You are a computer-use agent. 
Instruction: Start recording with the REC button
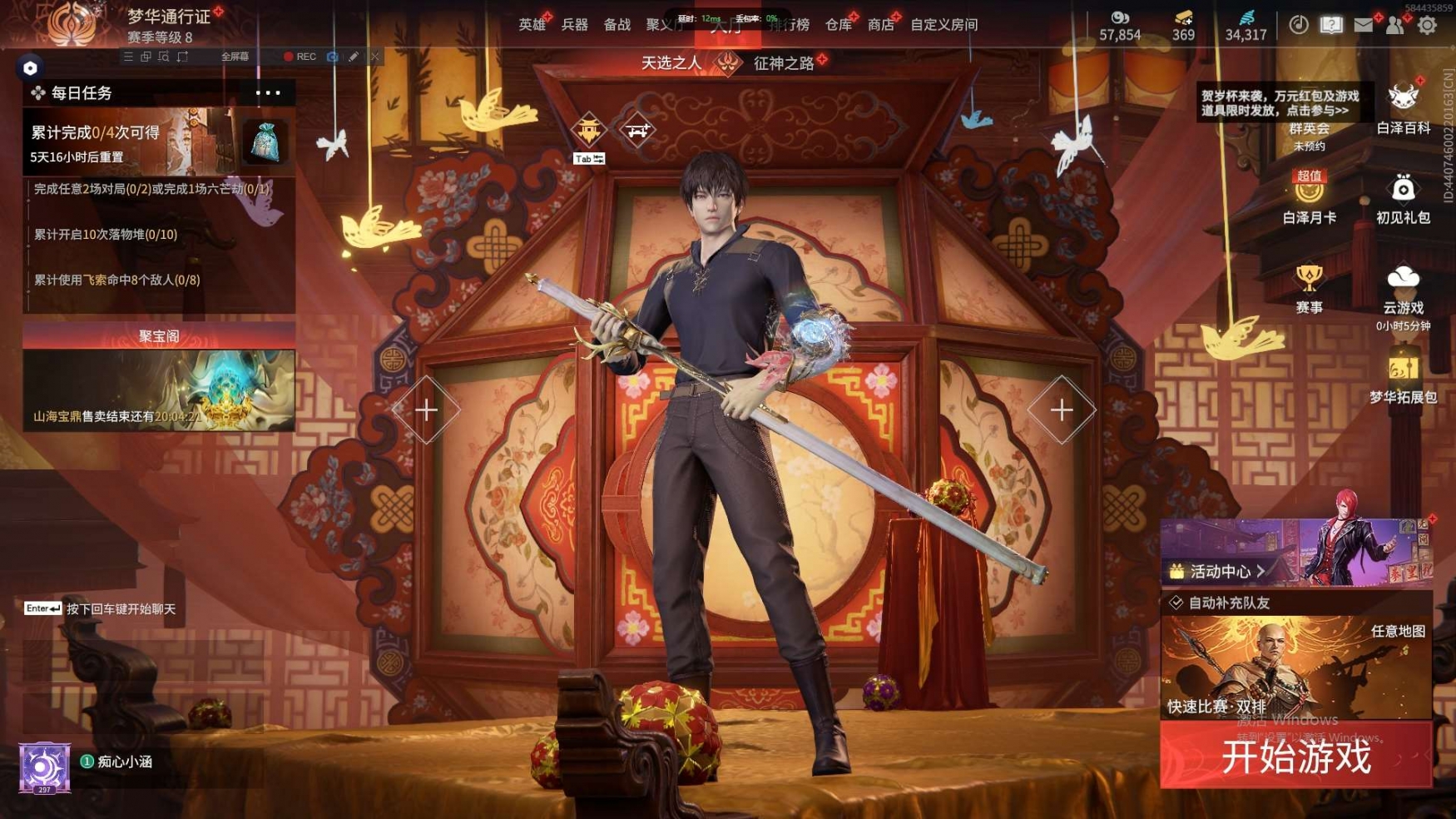[x=300, y=57]
